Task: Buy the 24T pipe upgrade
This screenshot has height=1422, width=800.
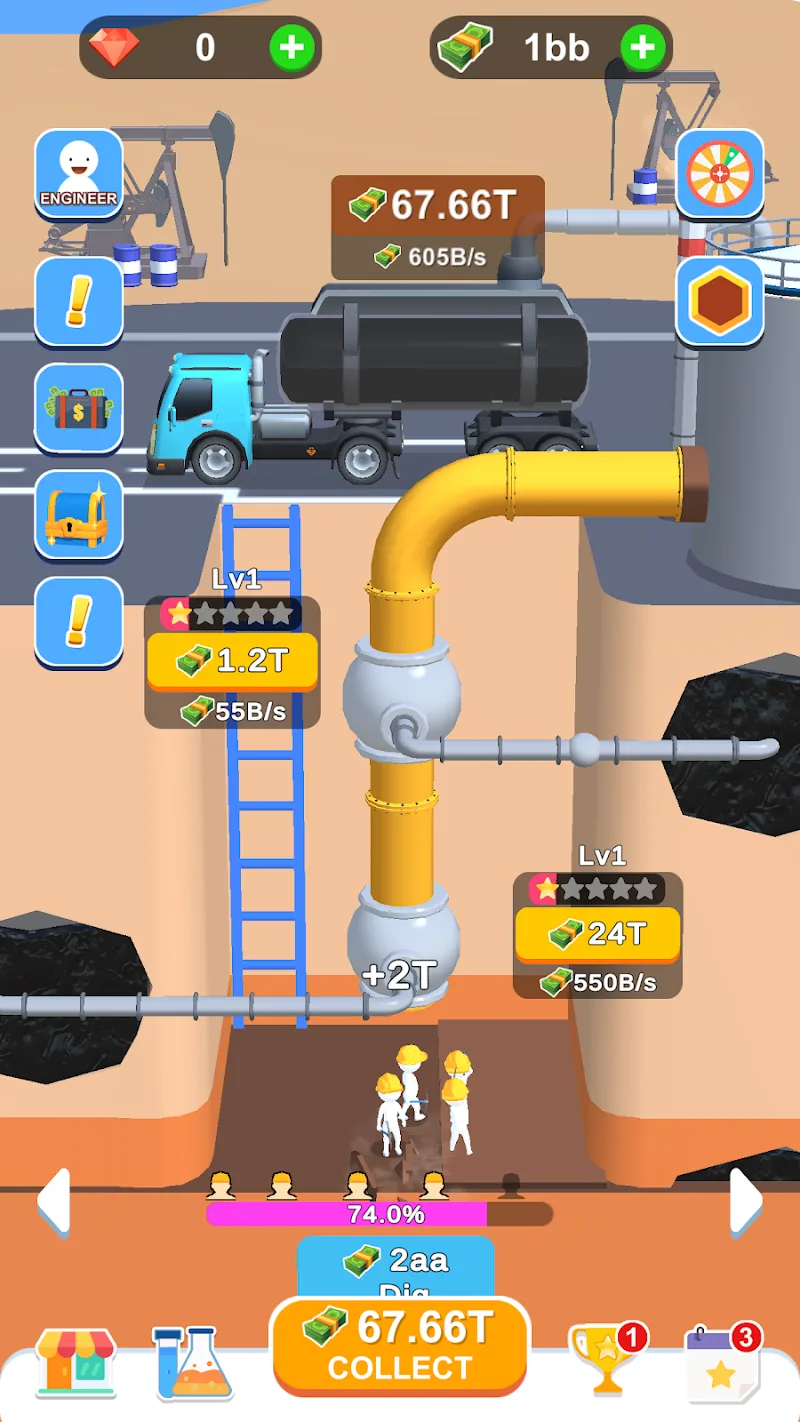Action: point(597,934)
